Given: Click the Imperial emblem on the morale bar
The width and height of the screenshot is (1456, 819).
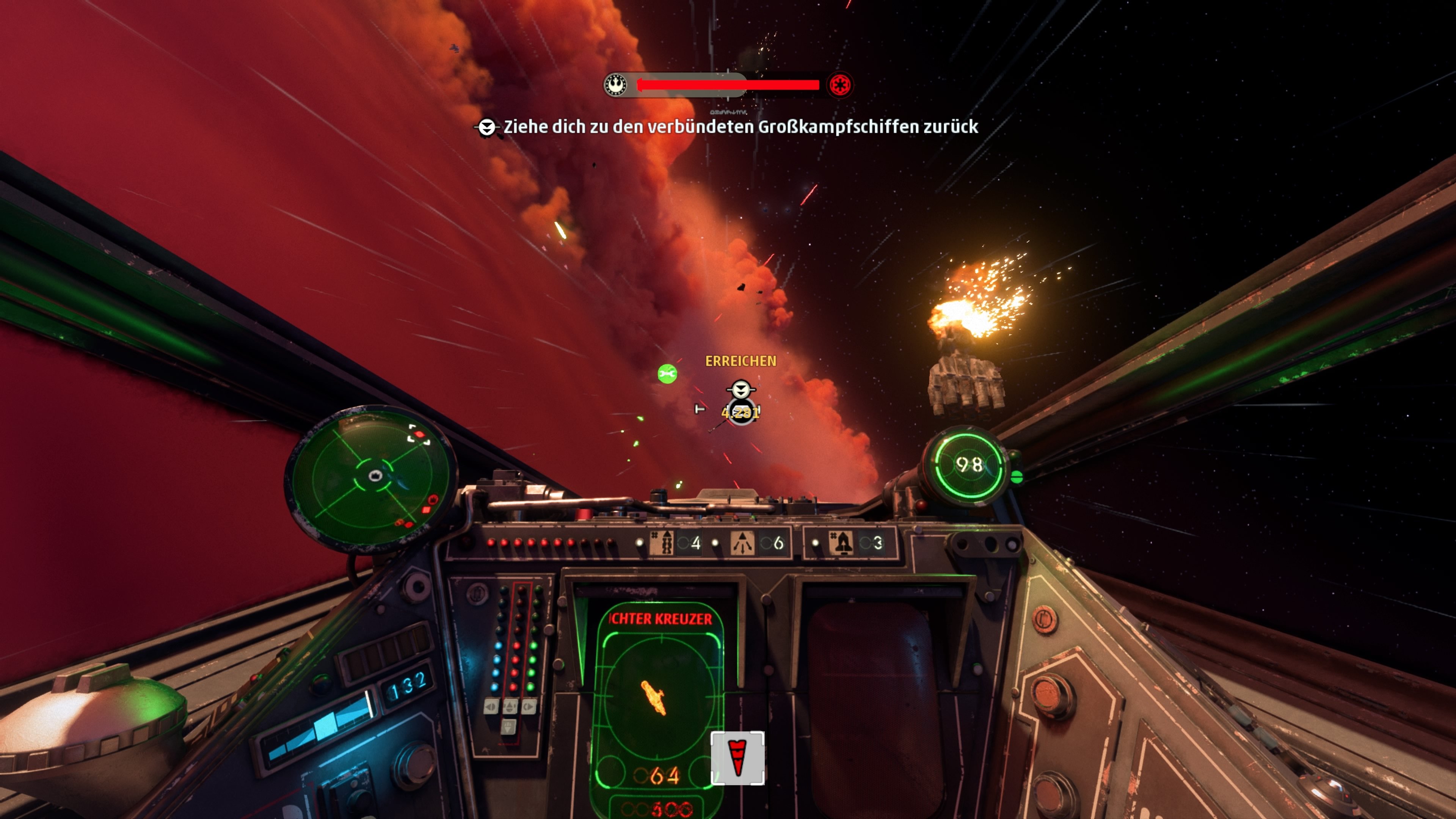Looking at the screenshot, I should pyautogui.click(x=840, y=85).
